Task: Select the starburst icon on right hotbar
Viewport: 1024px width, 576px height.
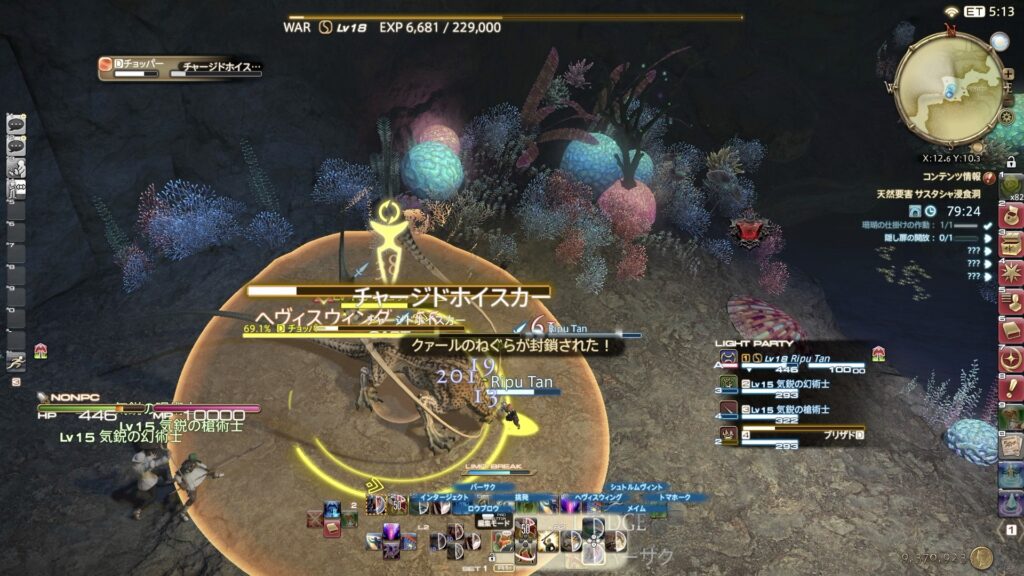Action: [1012, 272]
